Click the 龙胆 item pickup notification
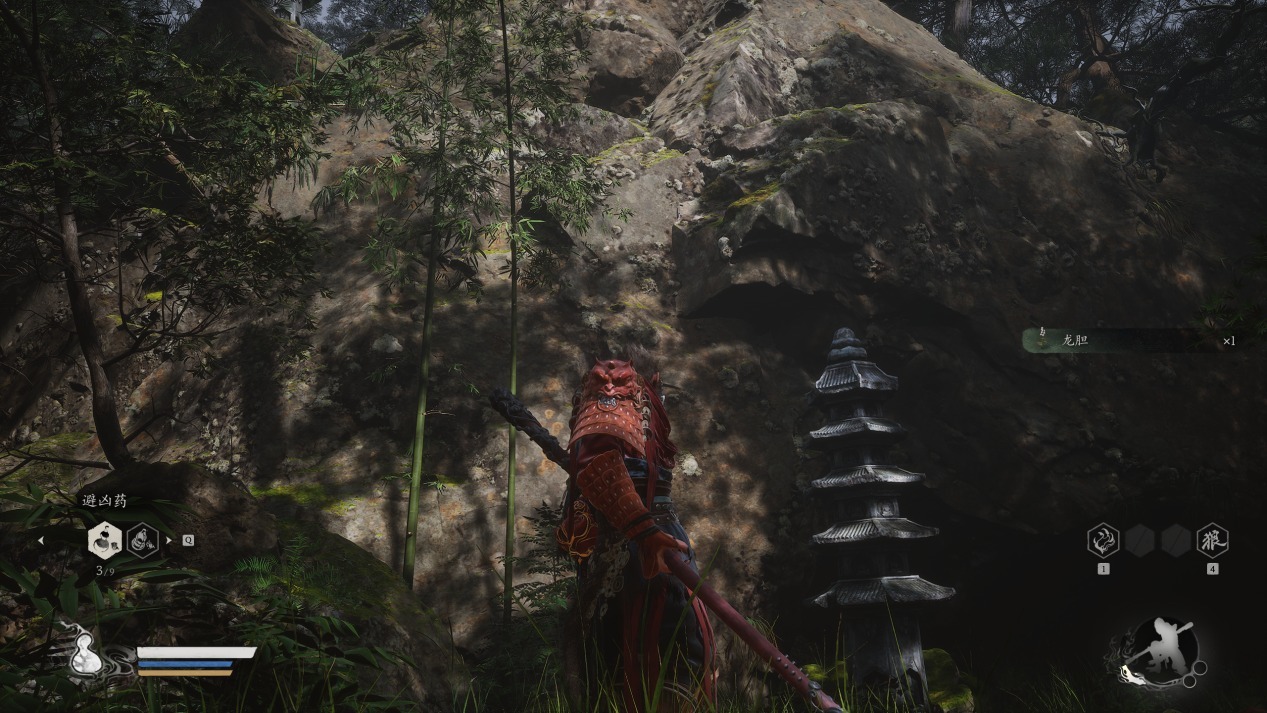Screen dimensions: 1267x713 (1130, 341)
